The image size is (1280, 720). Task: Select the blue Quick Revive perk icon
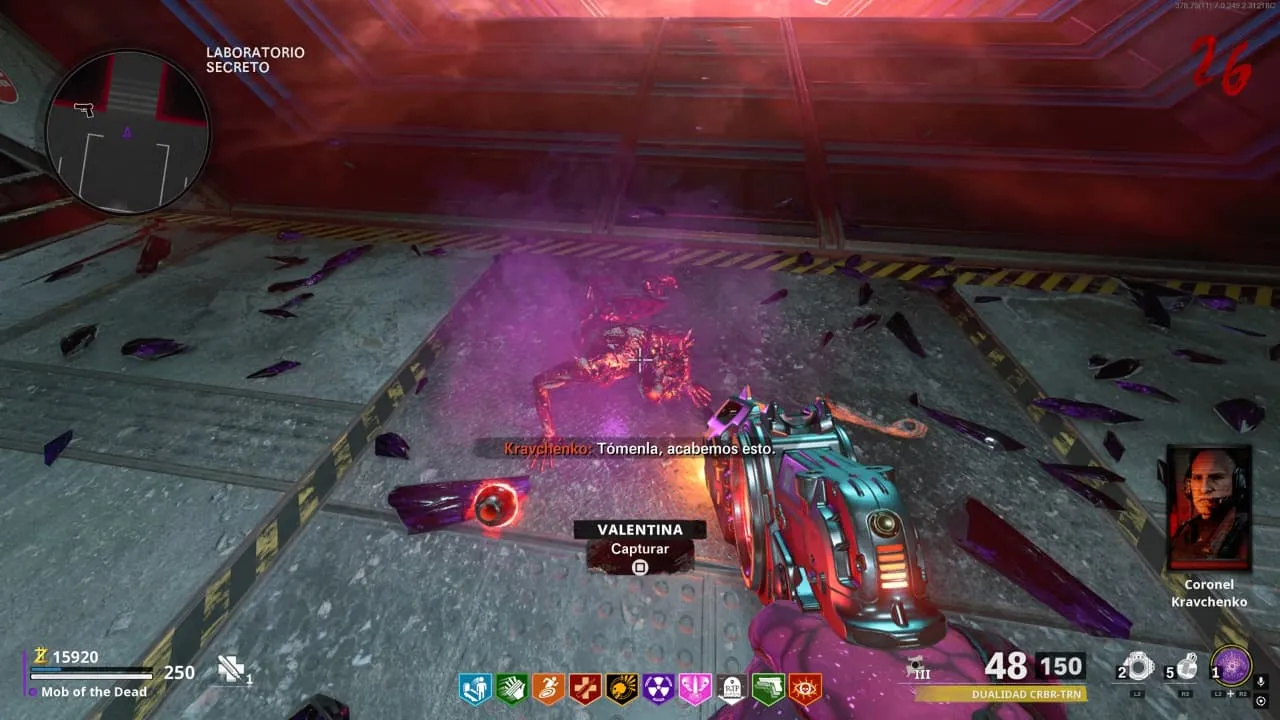(474, 688)
